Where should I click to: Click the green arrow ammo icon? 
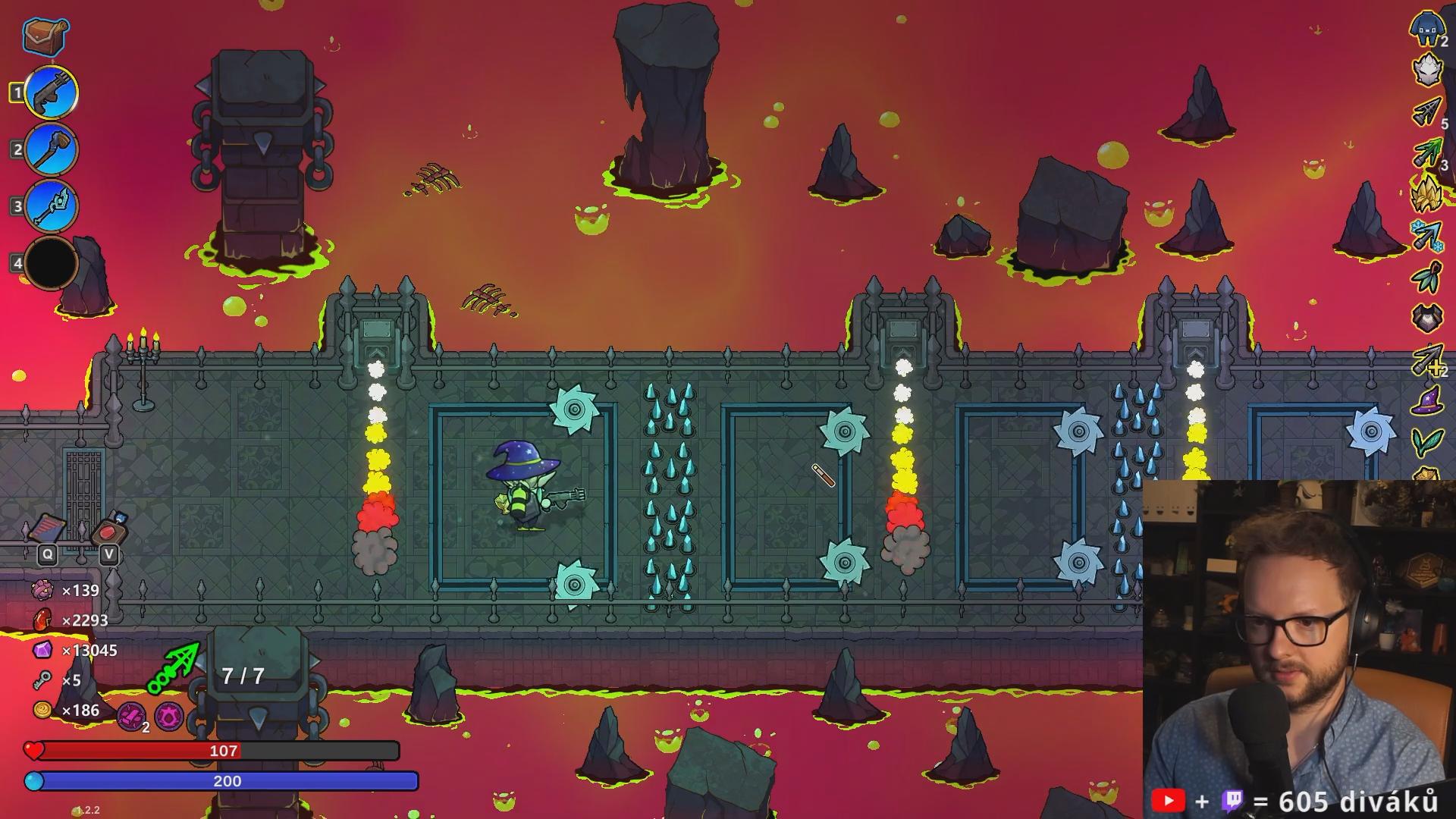point(174,667)
